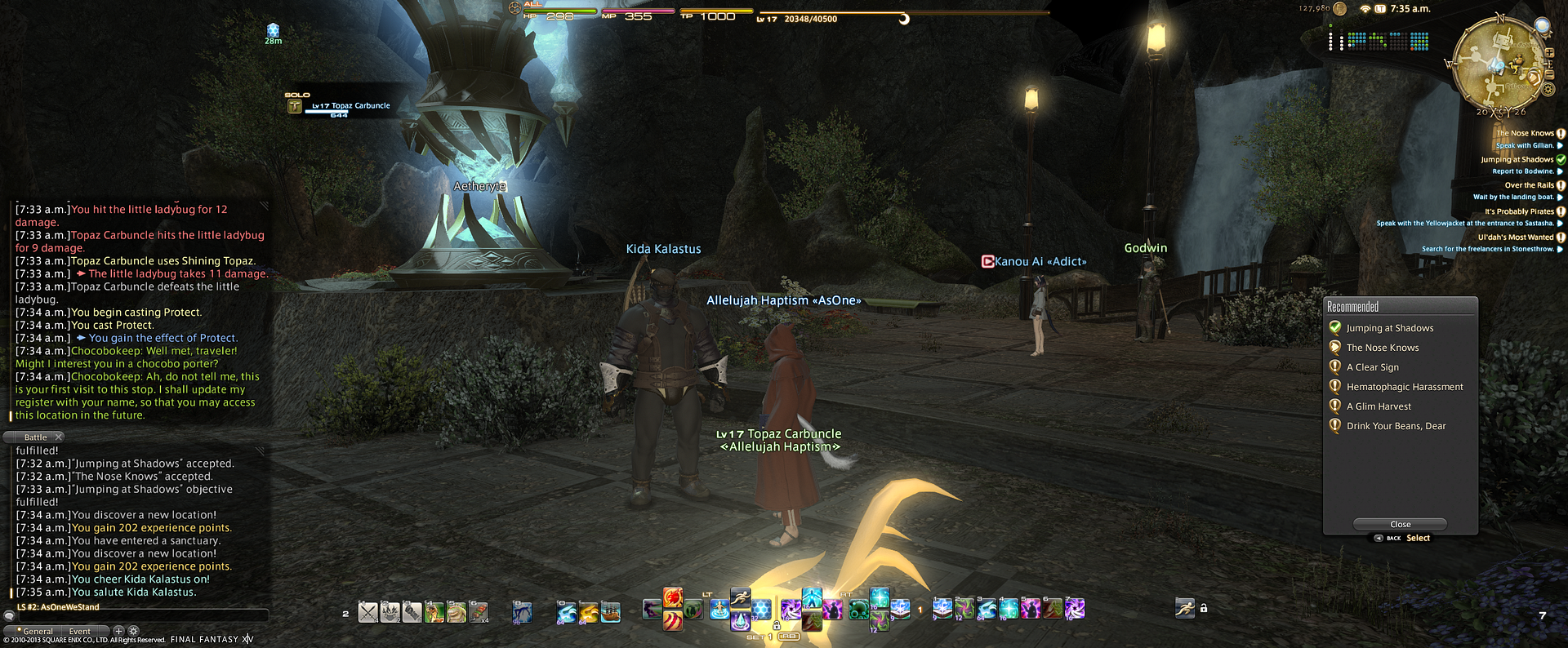Choose the Drink Your Beans, Dear quest
1568x648 pixels.
[x=1395, y=426]
